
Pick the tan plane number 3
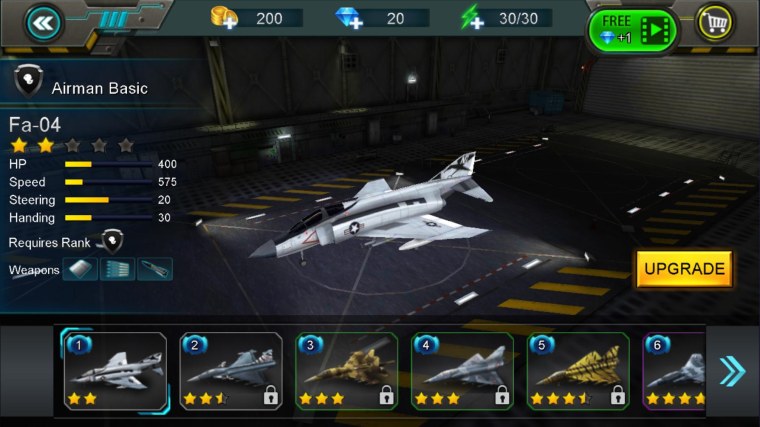pyautogui.click(x=347, y=372)
